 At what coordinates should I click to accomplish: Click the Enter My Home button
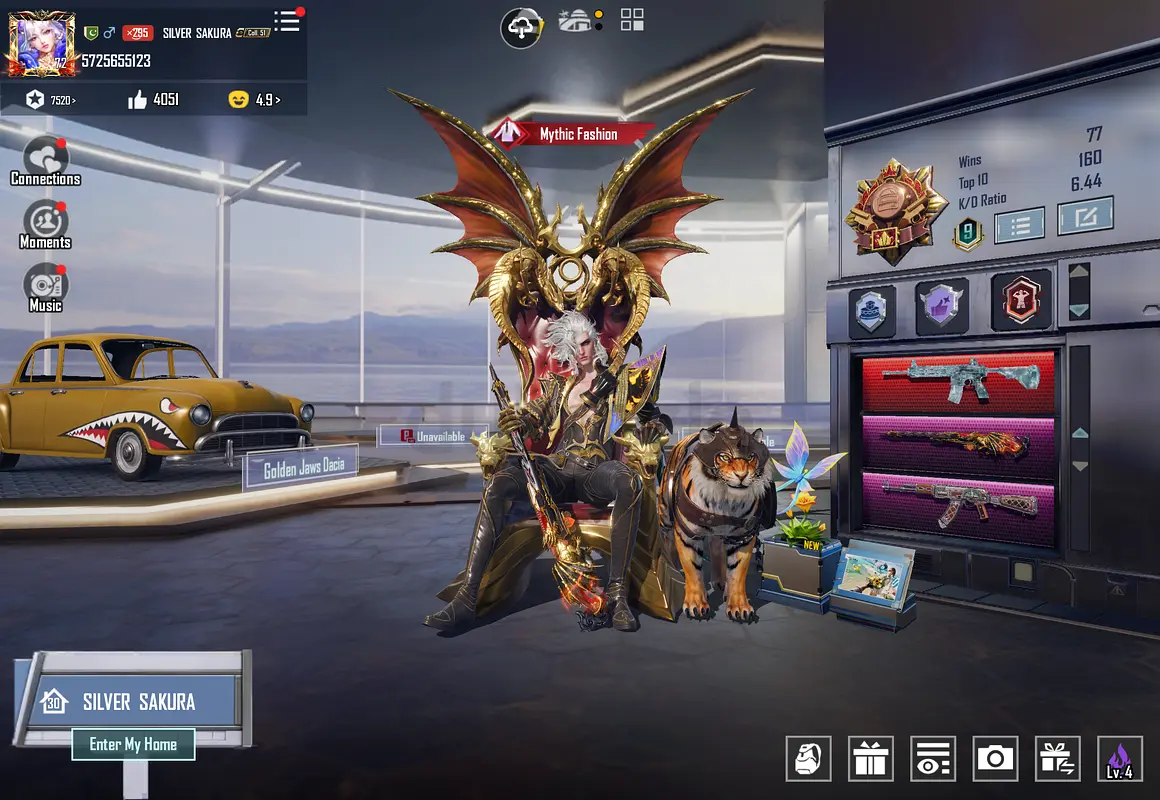click(133, 744)
